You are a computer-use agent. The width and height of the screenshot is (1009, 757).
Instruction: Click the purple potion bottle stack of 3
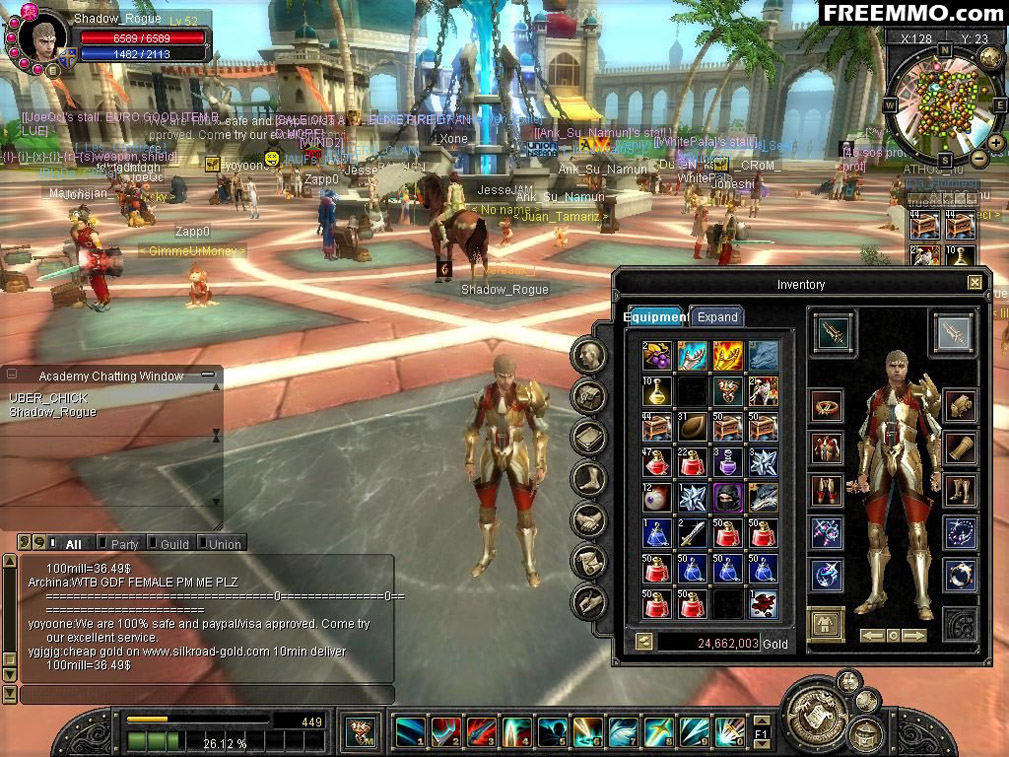pos(727,461)
